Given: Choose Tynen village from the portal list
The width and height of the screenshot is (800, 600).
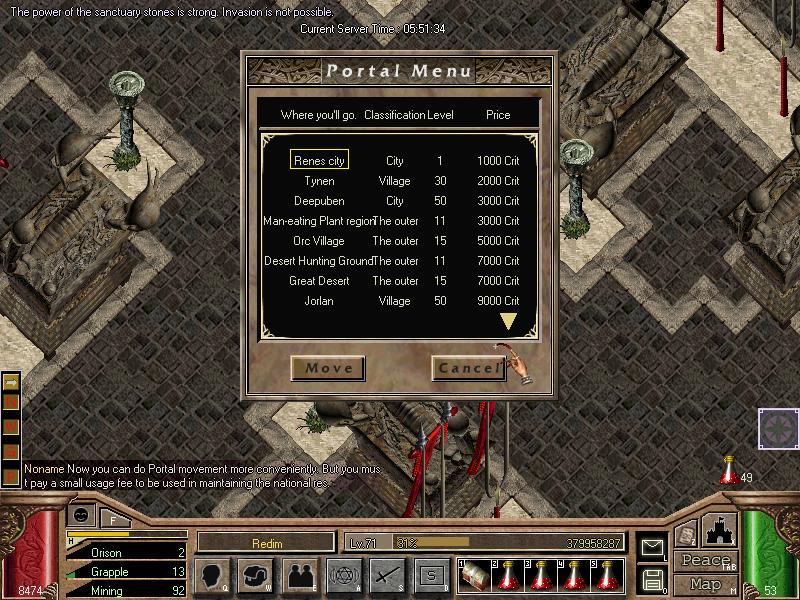Looking at the screenshot, I should pyautogui.click(x=319, y=181).
